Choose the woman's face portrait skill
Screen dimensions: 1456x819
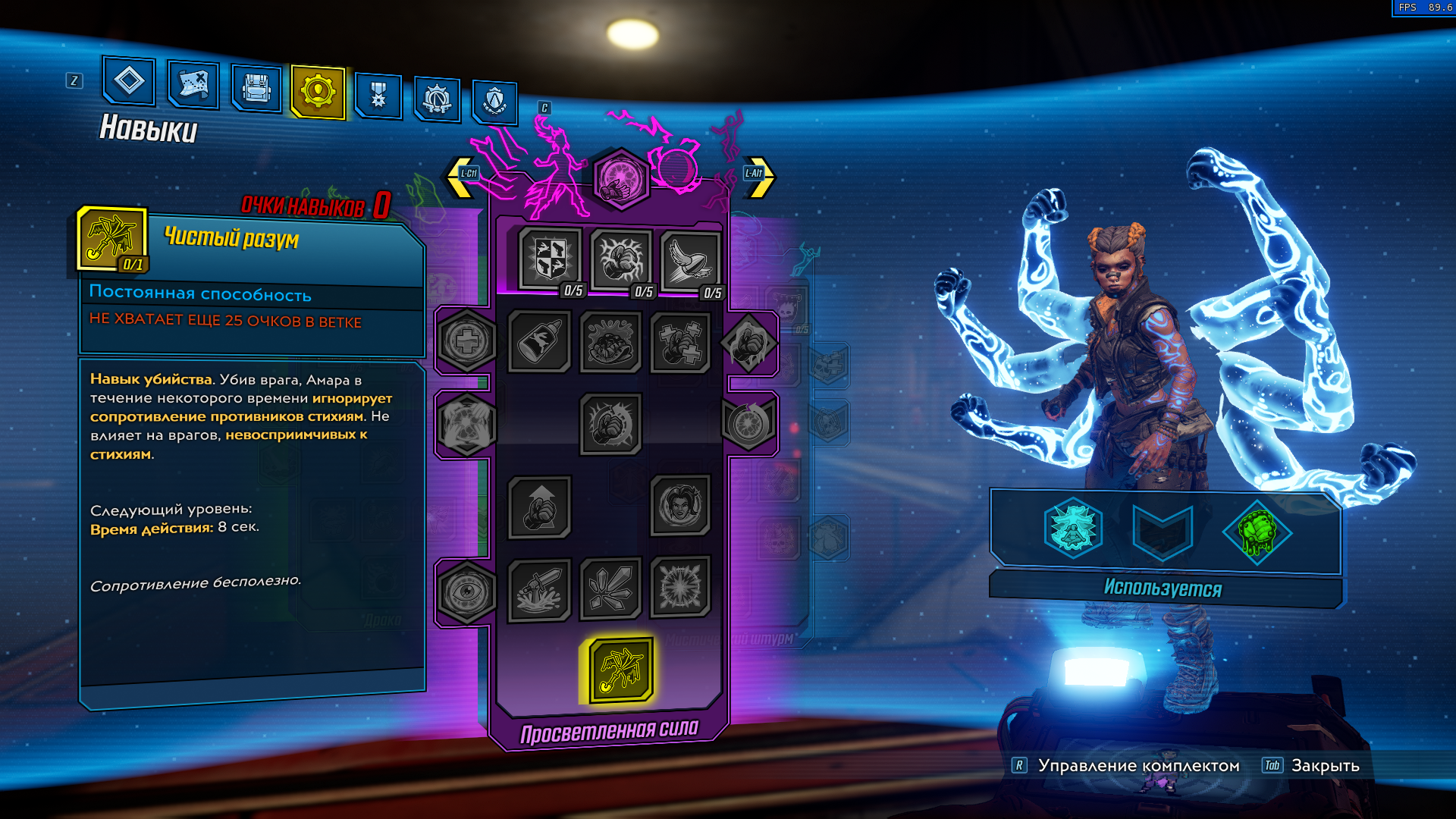tap(680, 505)
